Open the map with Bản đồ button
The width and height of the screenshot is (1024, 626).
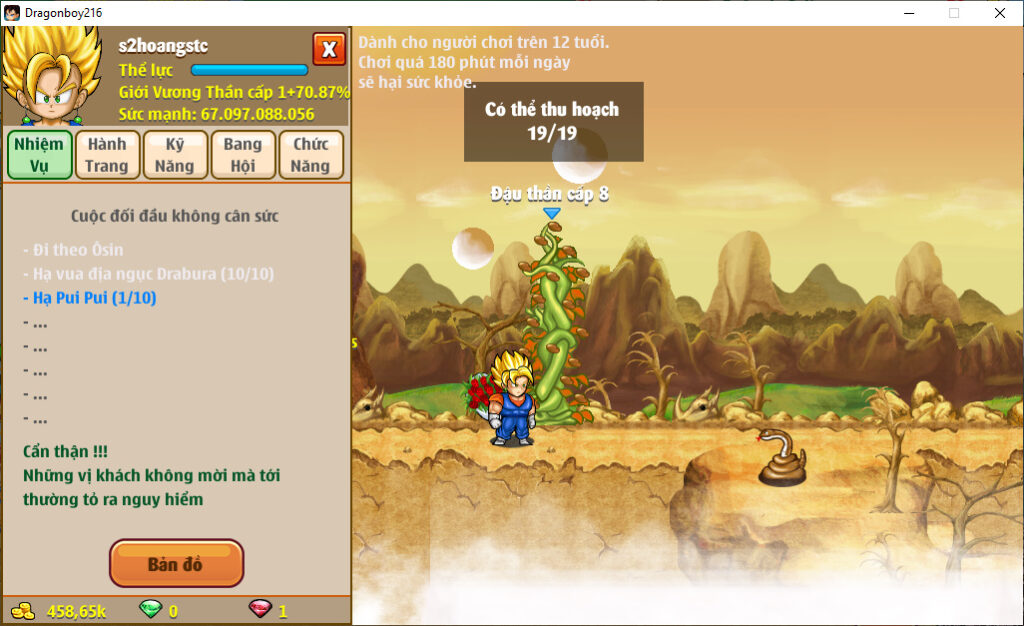pyautogui.click(x=176, y=564)
